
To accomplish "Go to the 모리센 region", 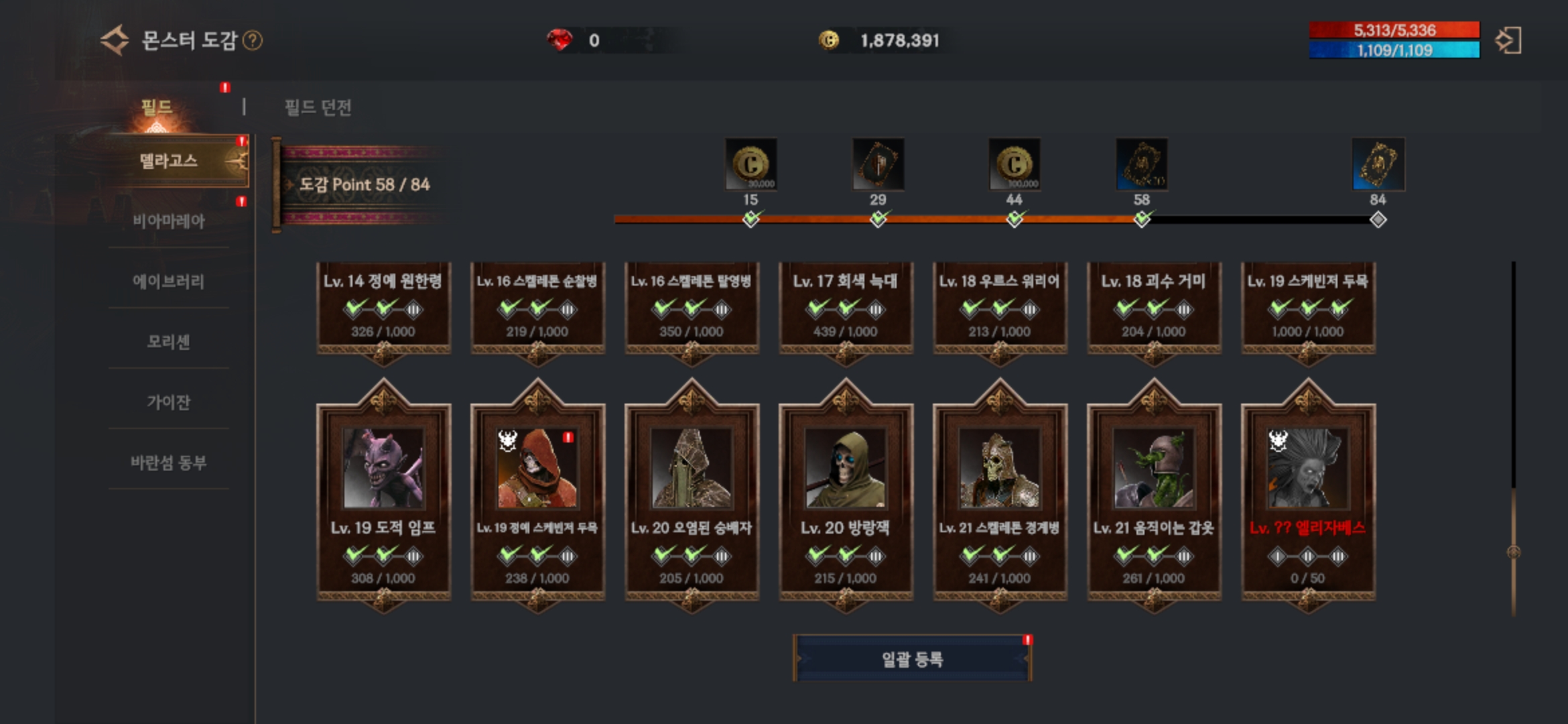I will (x=169, y=341).
